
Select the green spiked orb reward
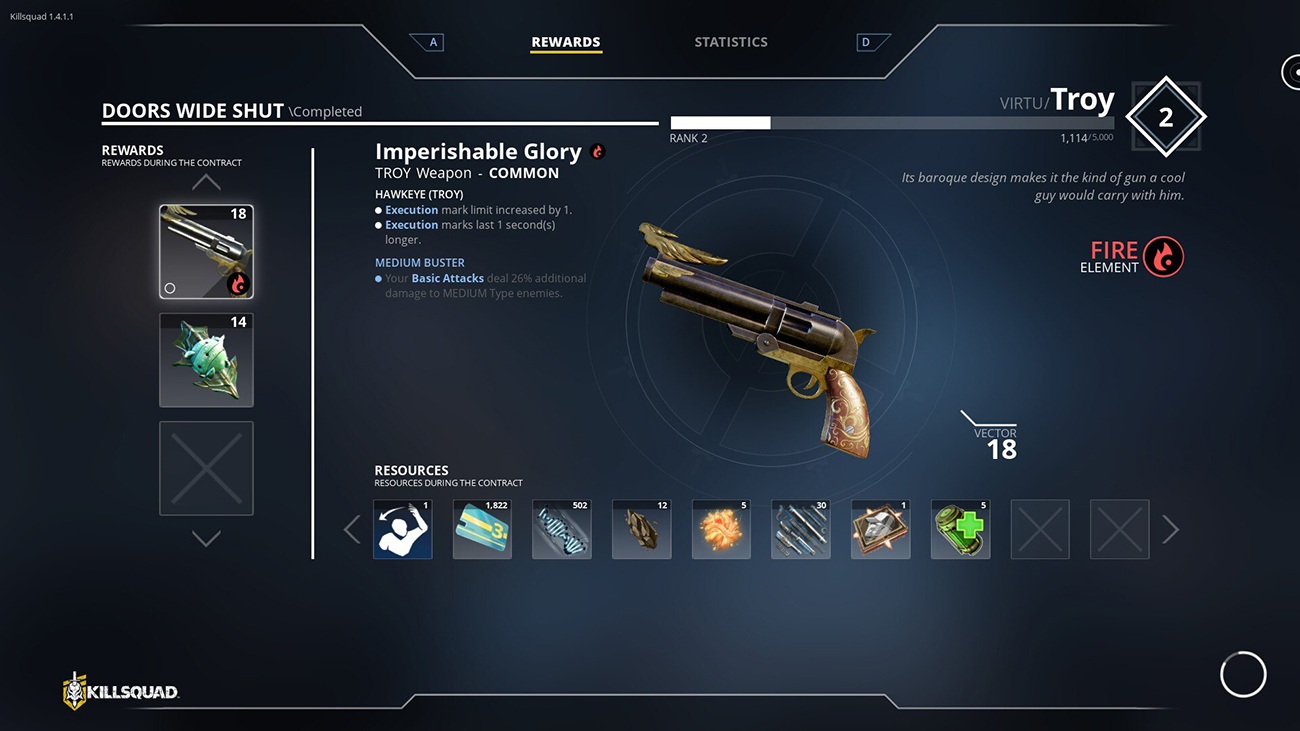[206, 360]
